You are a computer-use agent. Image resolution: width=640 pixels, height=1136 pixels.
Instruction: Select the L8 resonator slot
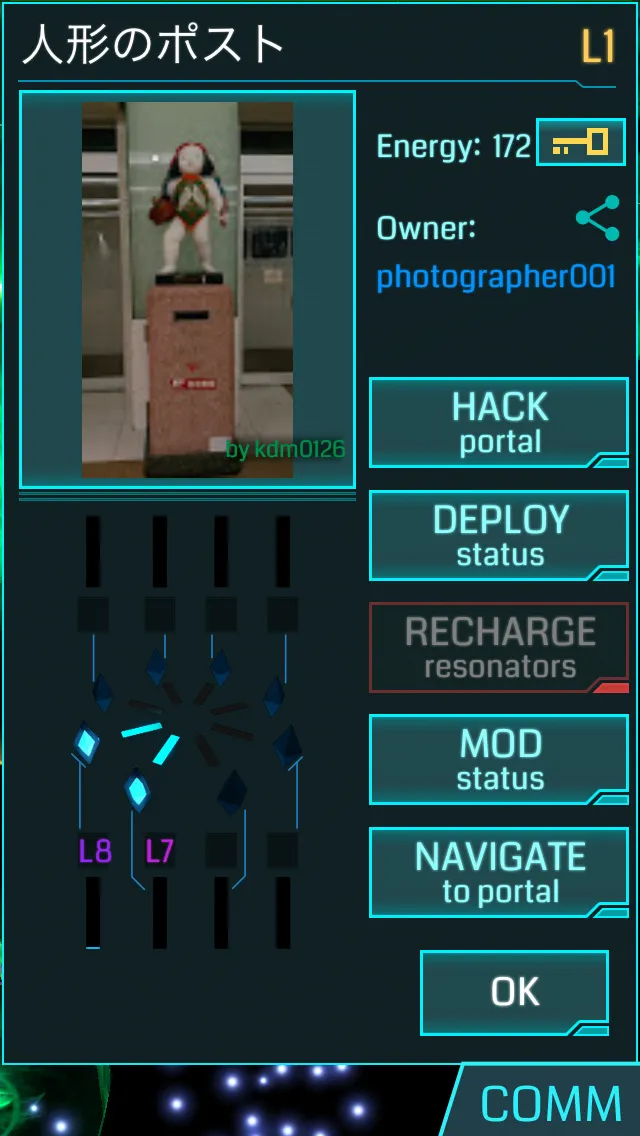(95, 851)
